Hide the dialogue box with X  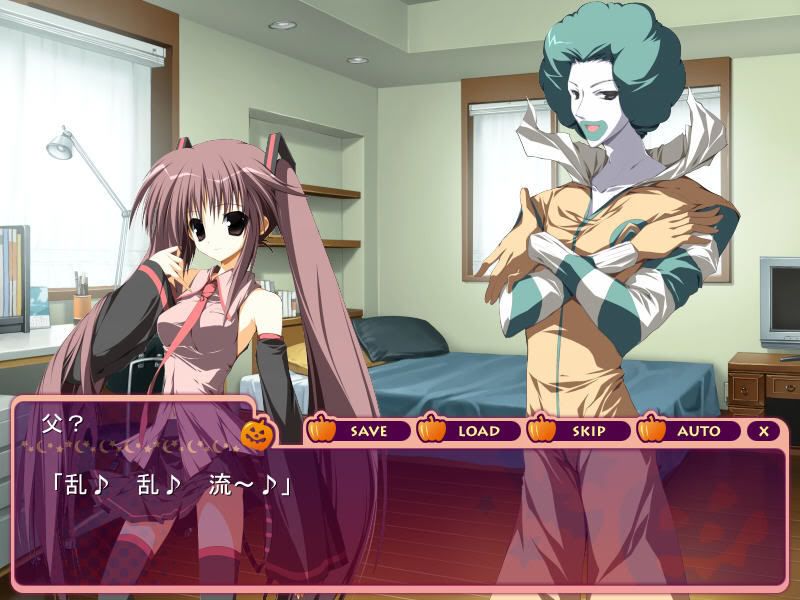[x=764, y=431]
